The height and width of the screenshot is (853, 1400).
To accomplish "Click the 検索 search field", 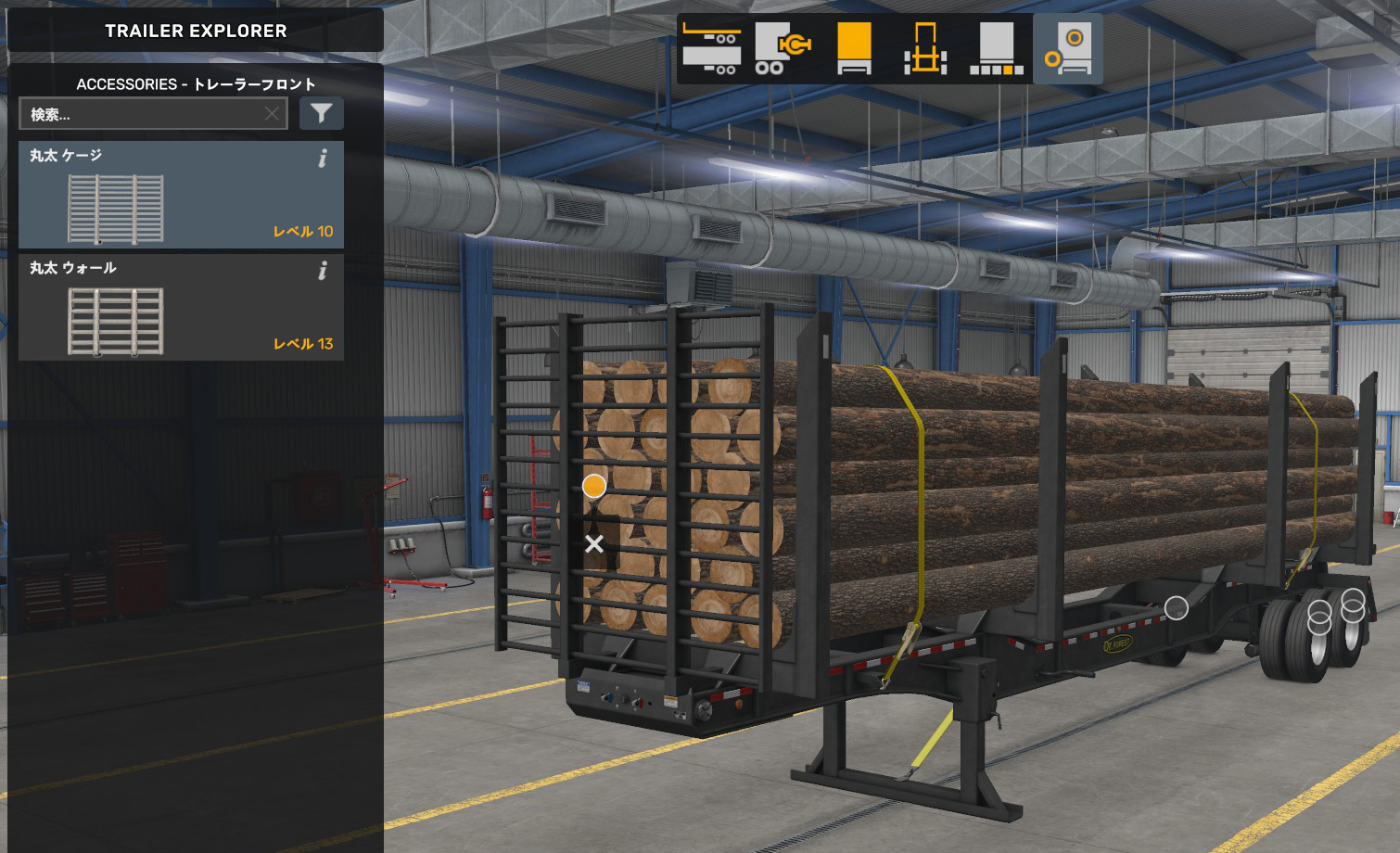I will (x=144, y=114).
